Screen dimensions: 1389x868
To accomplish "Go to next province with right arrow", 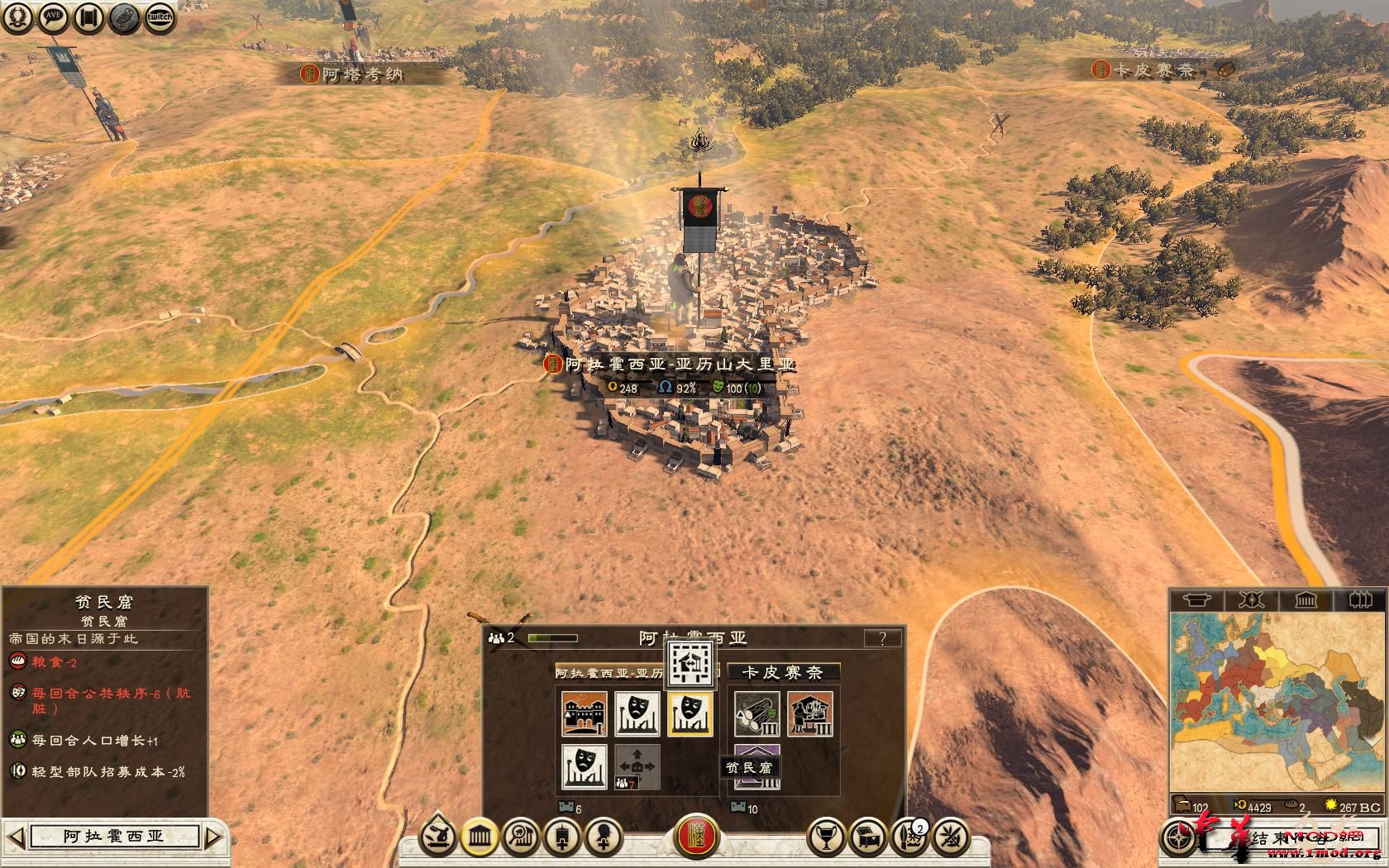I will [212, 837].
